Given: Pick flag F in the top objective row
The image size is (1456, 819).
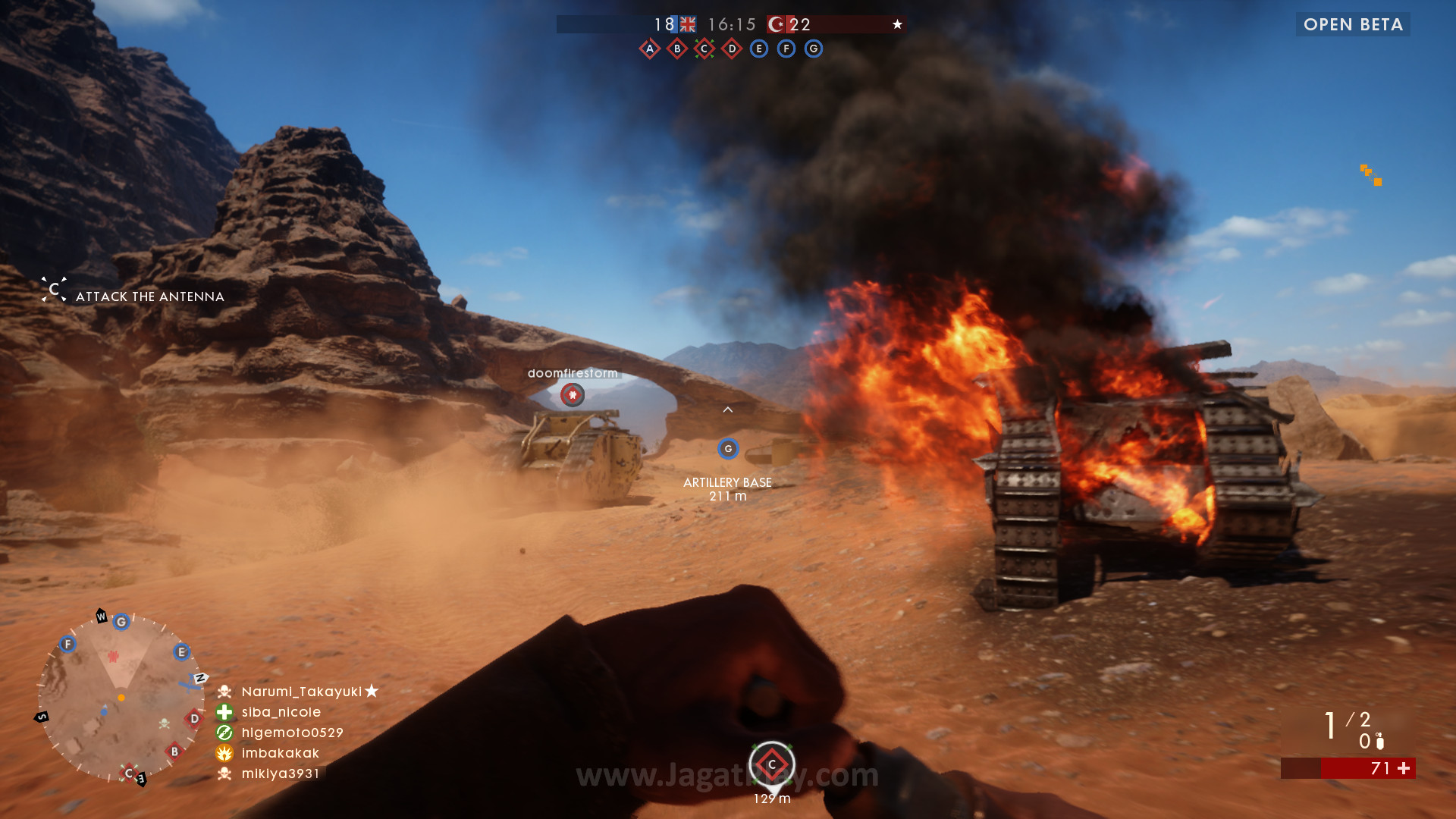Looking at the screenshot, I should 786,49.
